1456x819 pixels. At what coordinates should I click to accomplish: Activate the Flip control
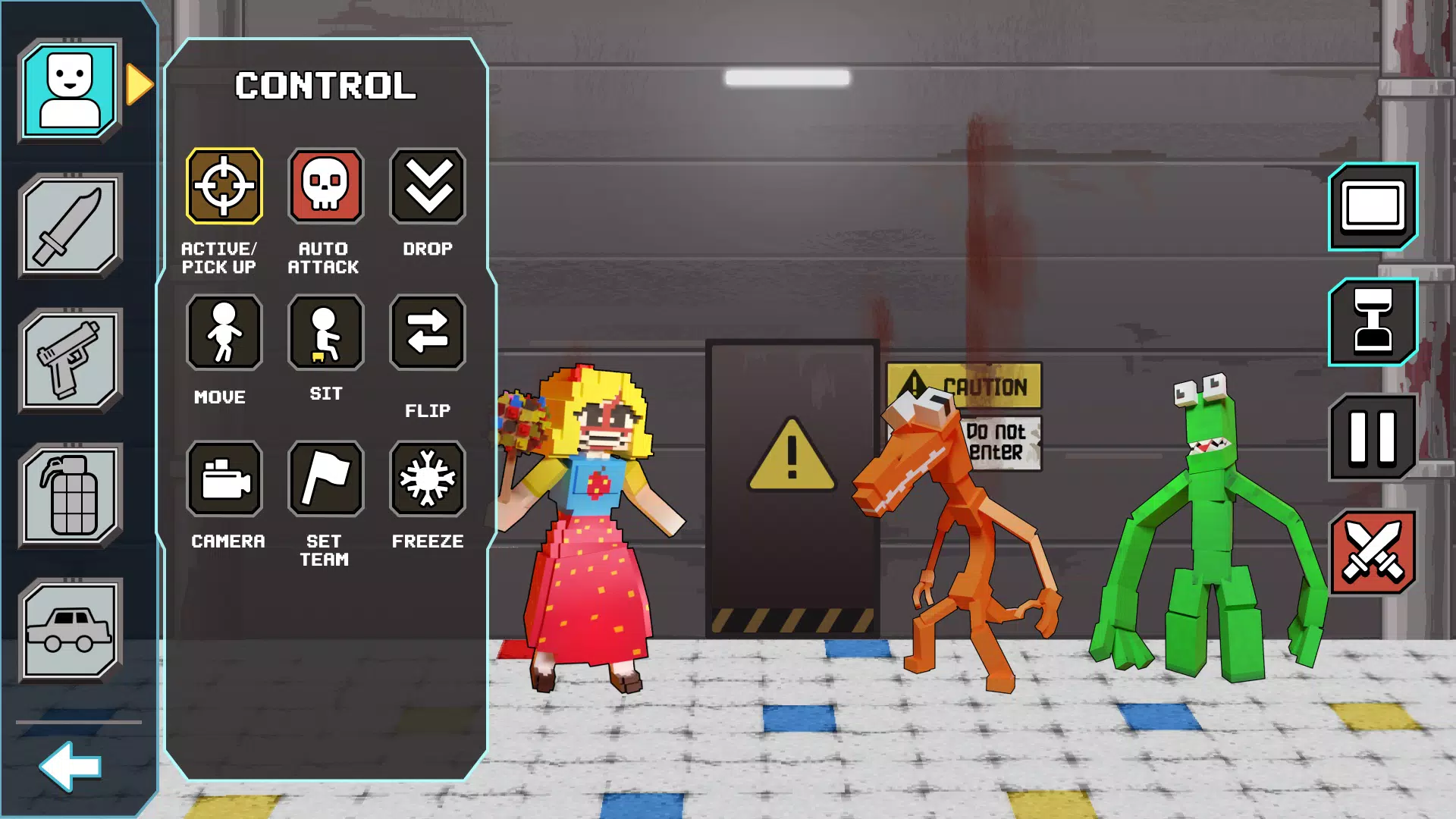pyautogui.click(x=427, y=333)
